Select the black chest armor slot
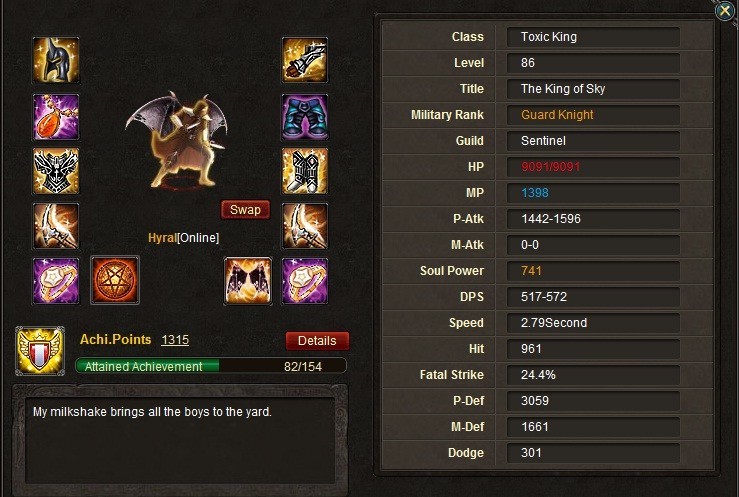The image size is (739, 497). 57,172
